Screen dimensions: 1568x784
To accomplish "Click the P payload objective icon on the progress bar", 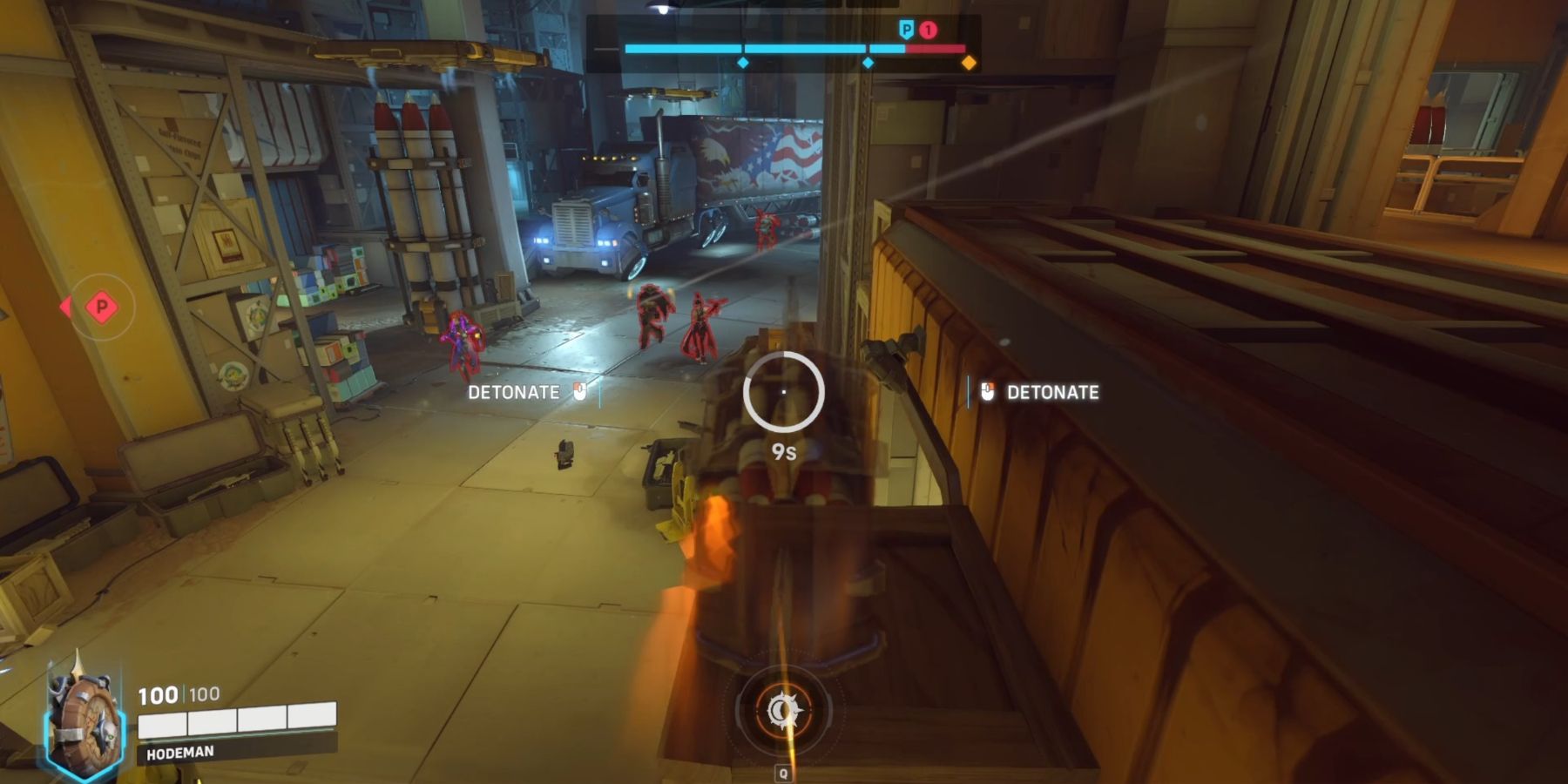I will [x=906, y=28].
